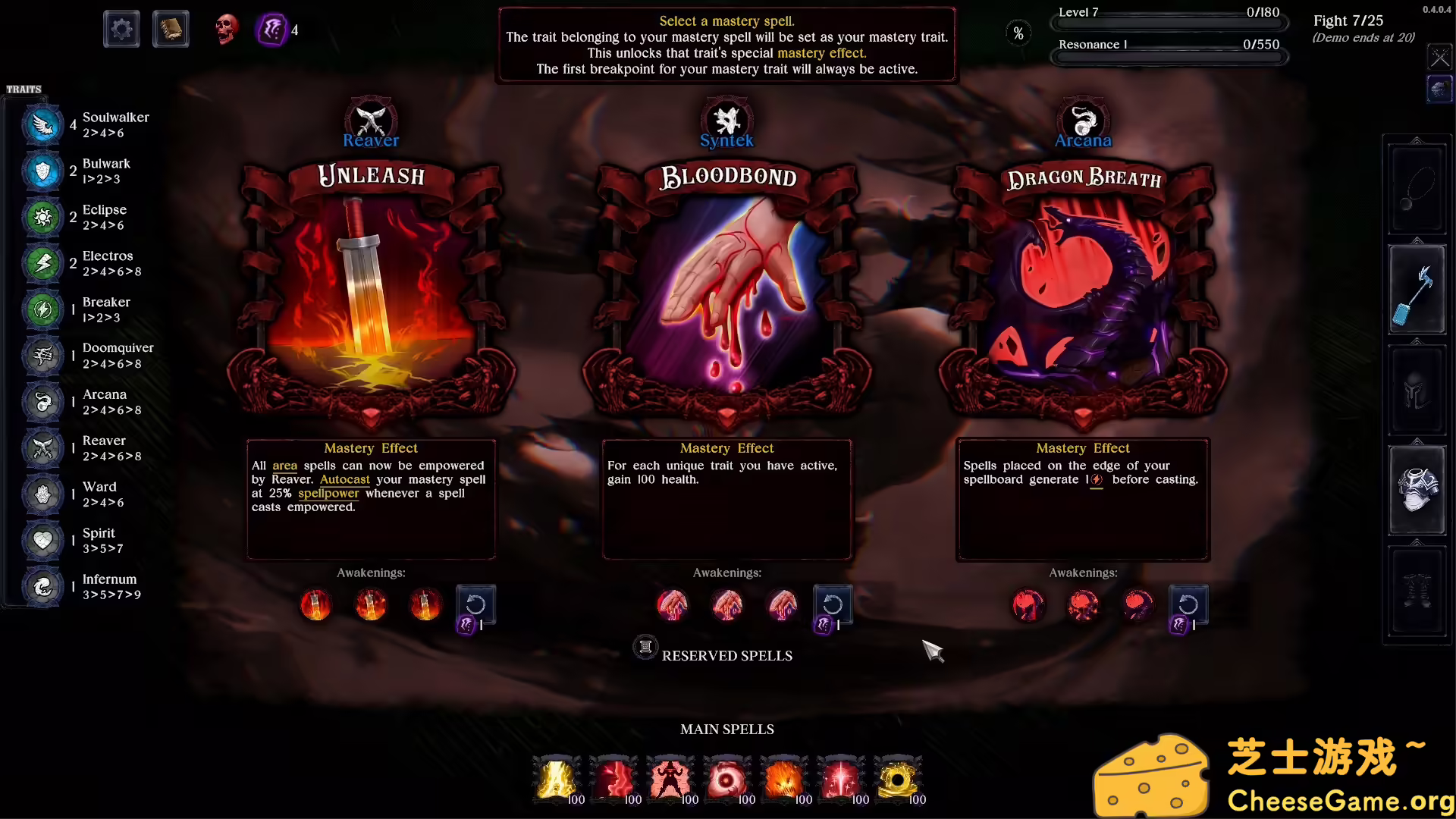Open the Infernum trait details
The image size is (1456, 819).
click(x=42, y=586)
